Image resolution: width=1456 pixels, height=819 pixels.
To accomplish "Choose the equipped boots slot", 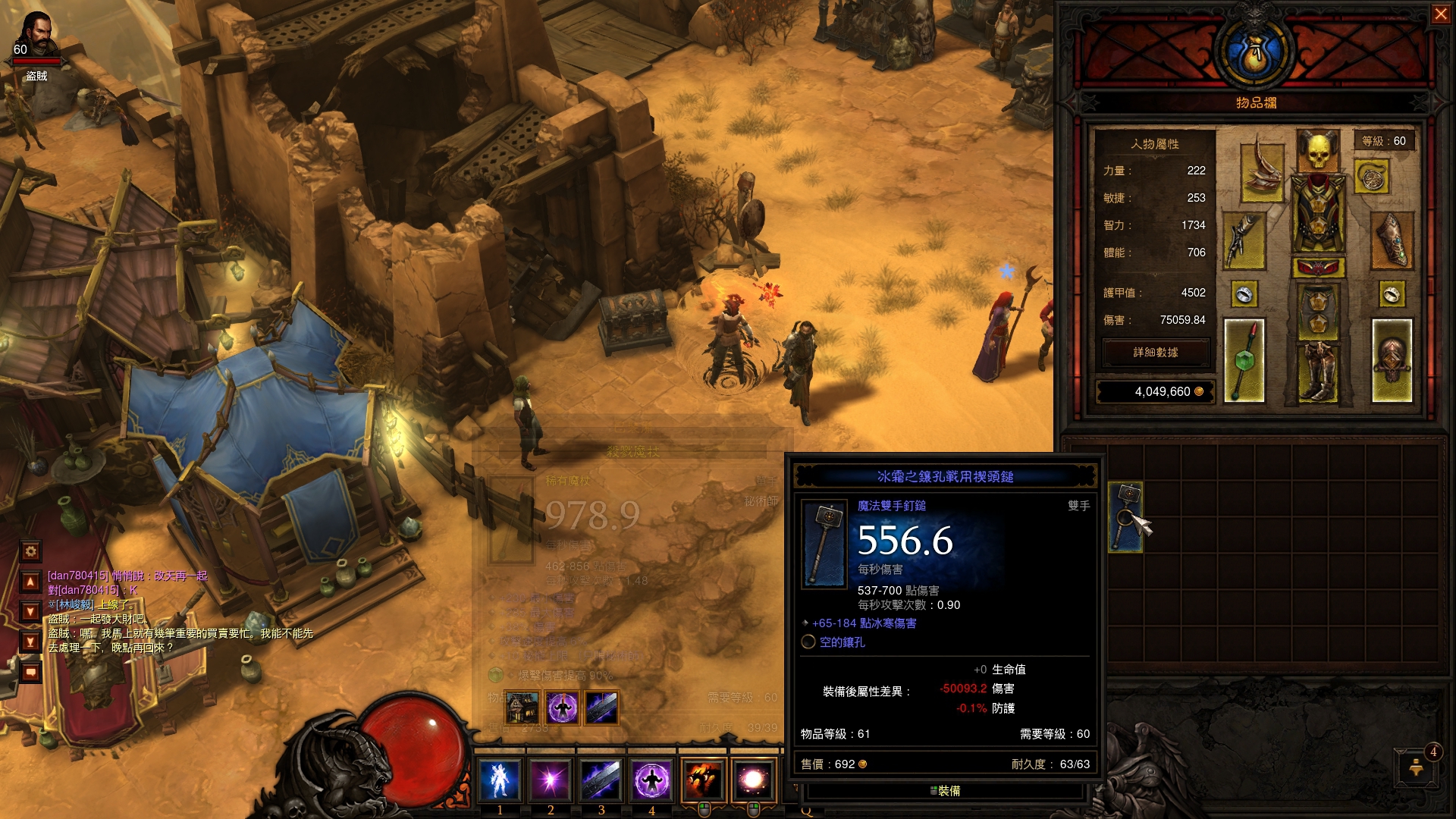I will point(1318,372).
